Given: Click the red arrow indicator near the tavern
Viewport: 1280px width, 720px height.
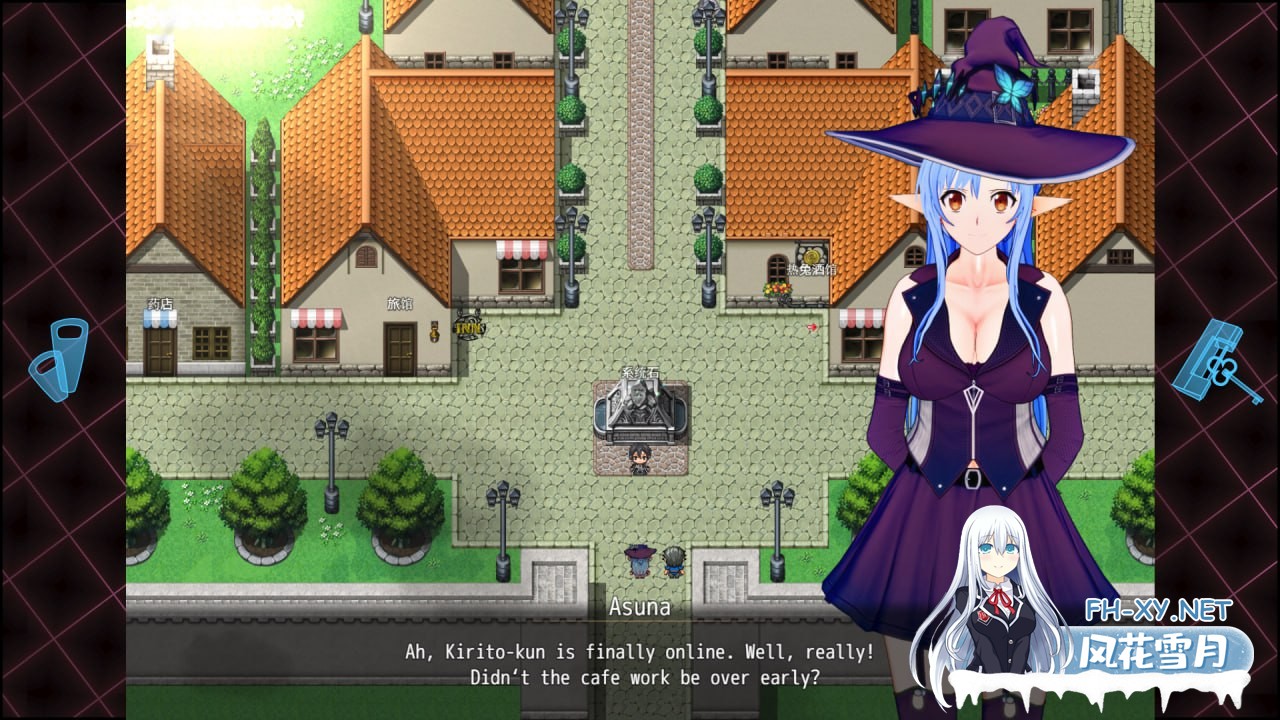Looking at the screenshot, I should 812,327.
